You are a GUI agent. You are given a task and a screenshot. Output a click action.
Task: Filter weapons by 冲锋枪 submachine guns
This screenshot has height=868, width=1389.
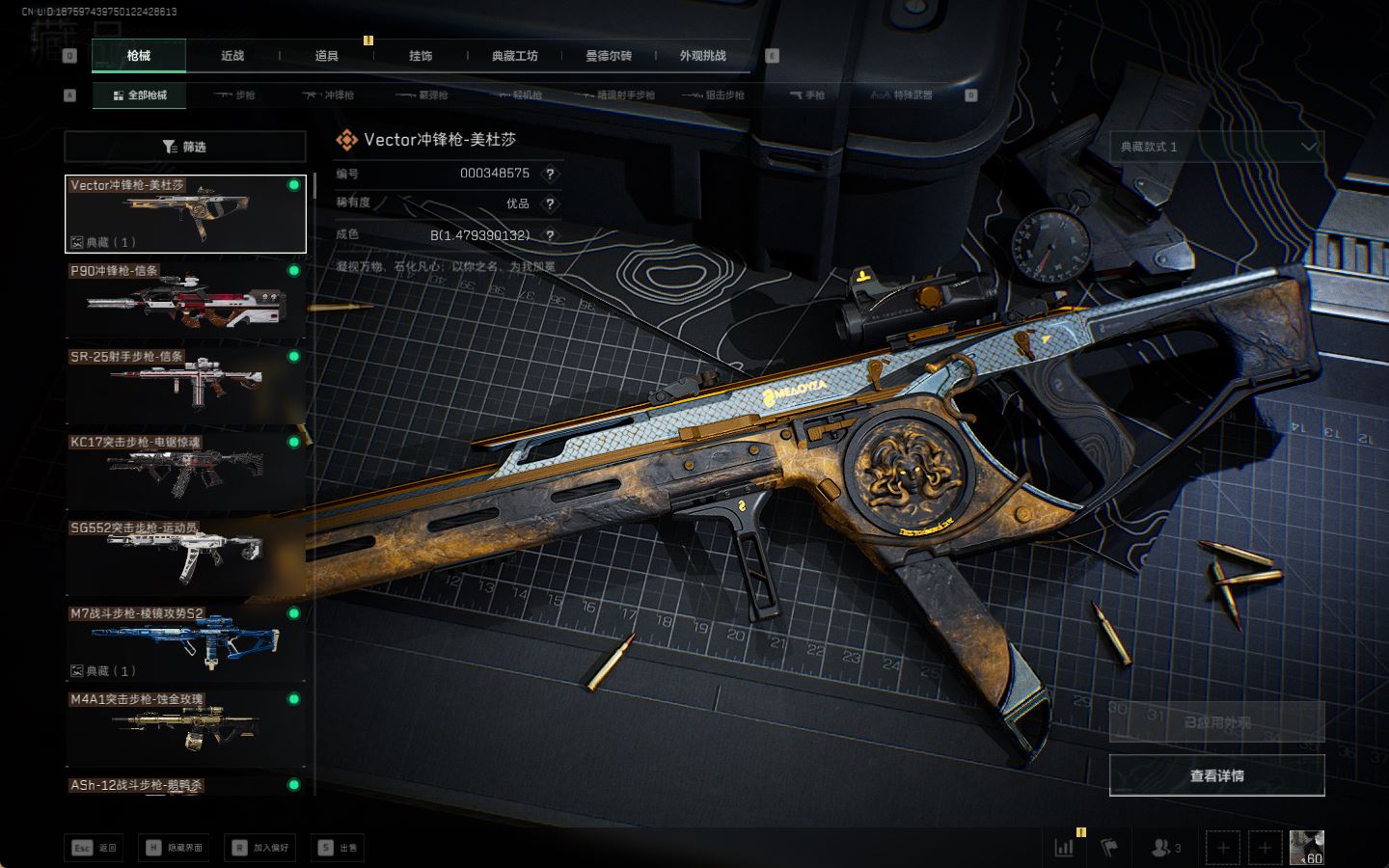click(x=329, y=95)
